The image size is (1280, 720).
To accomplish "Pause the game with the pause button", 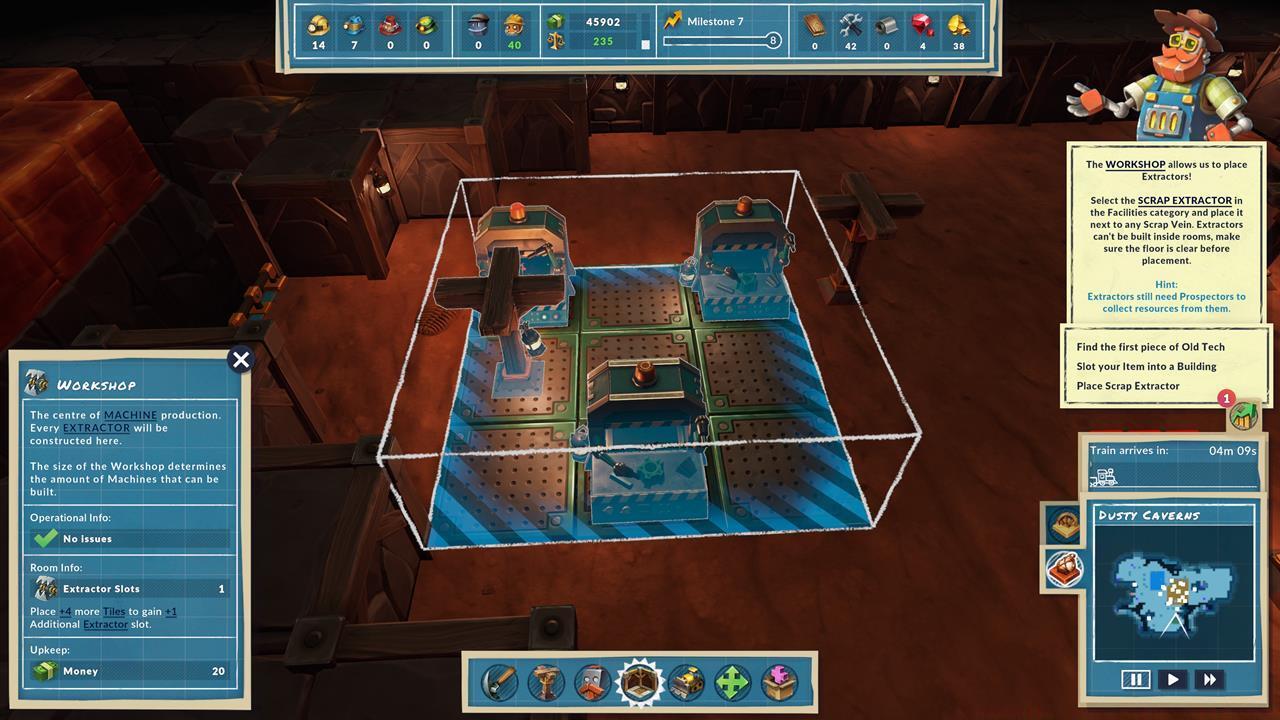I will (1137, 679).
